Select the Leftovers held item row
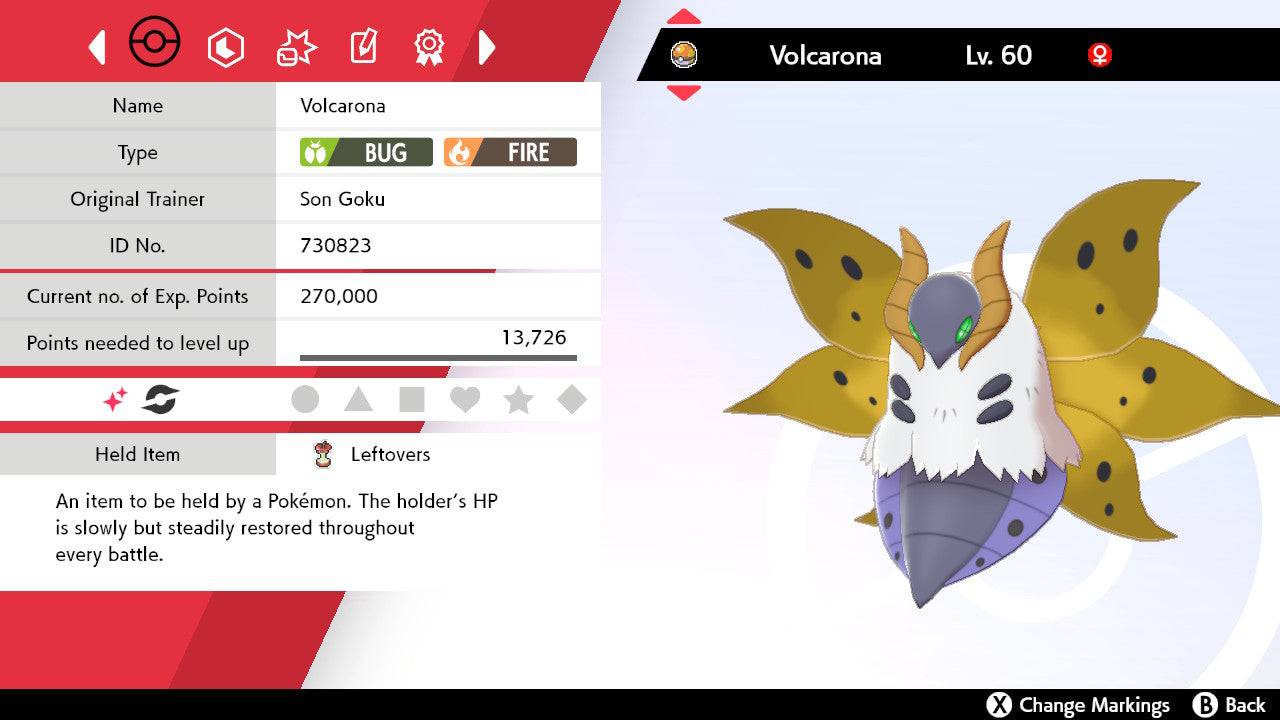The image size is (1280, 720). point(390,454)
